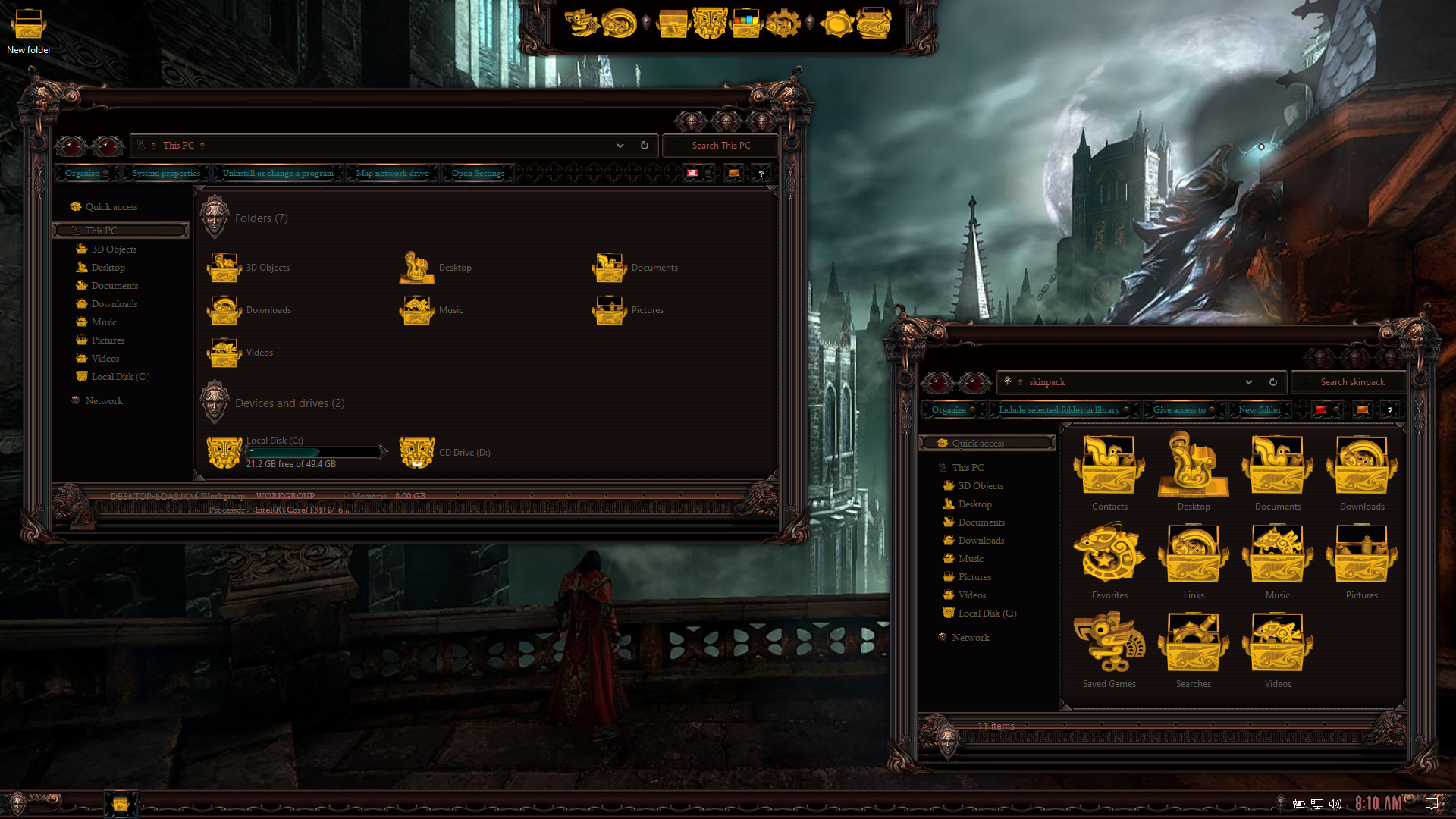Open the CD Drive D: icon

[x=416, y=451]
